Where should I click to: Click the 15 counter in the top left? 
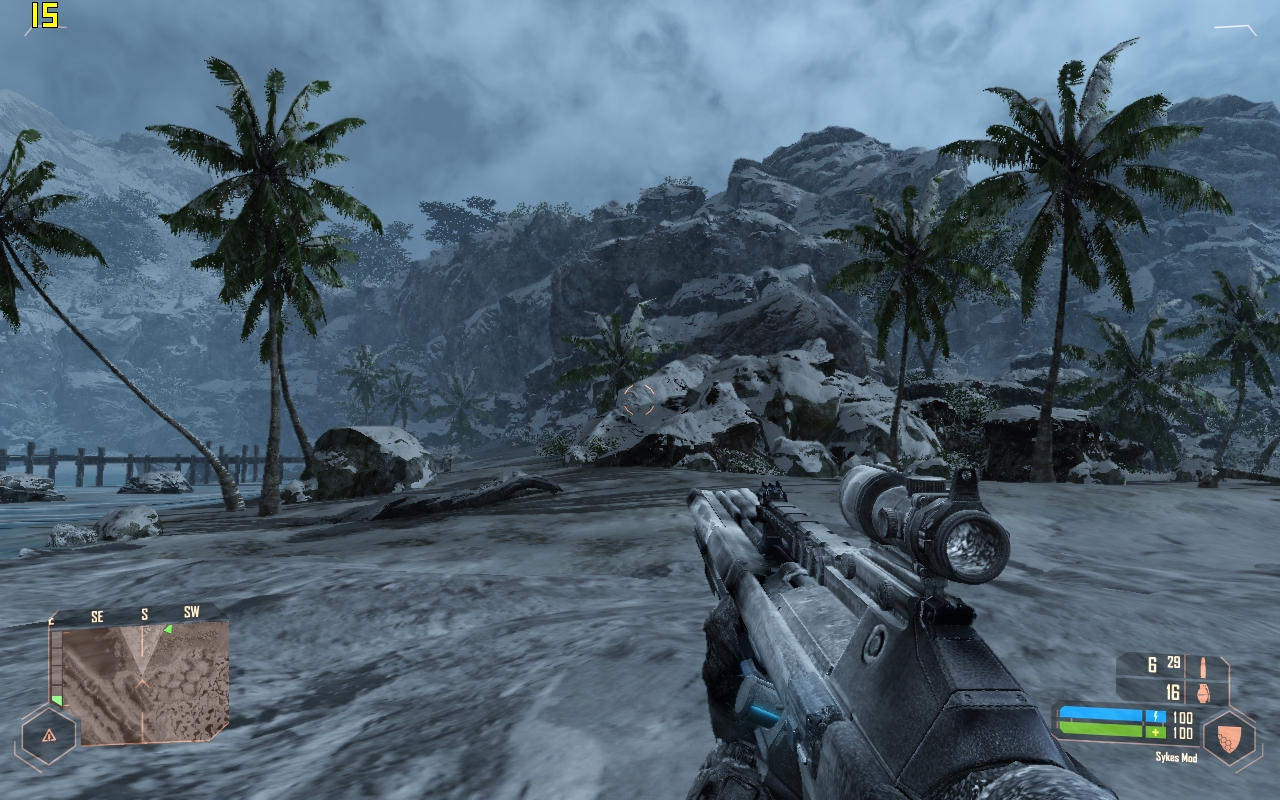(45, 15)
